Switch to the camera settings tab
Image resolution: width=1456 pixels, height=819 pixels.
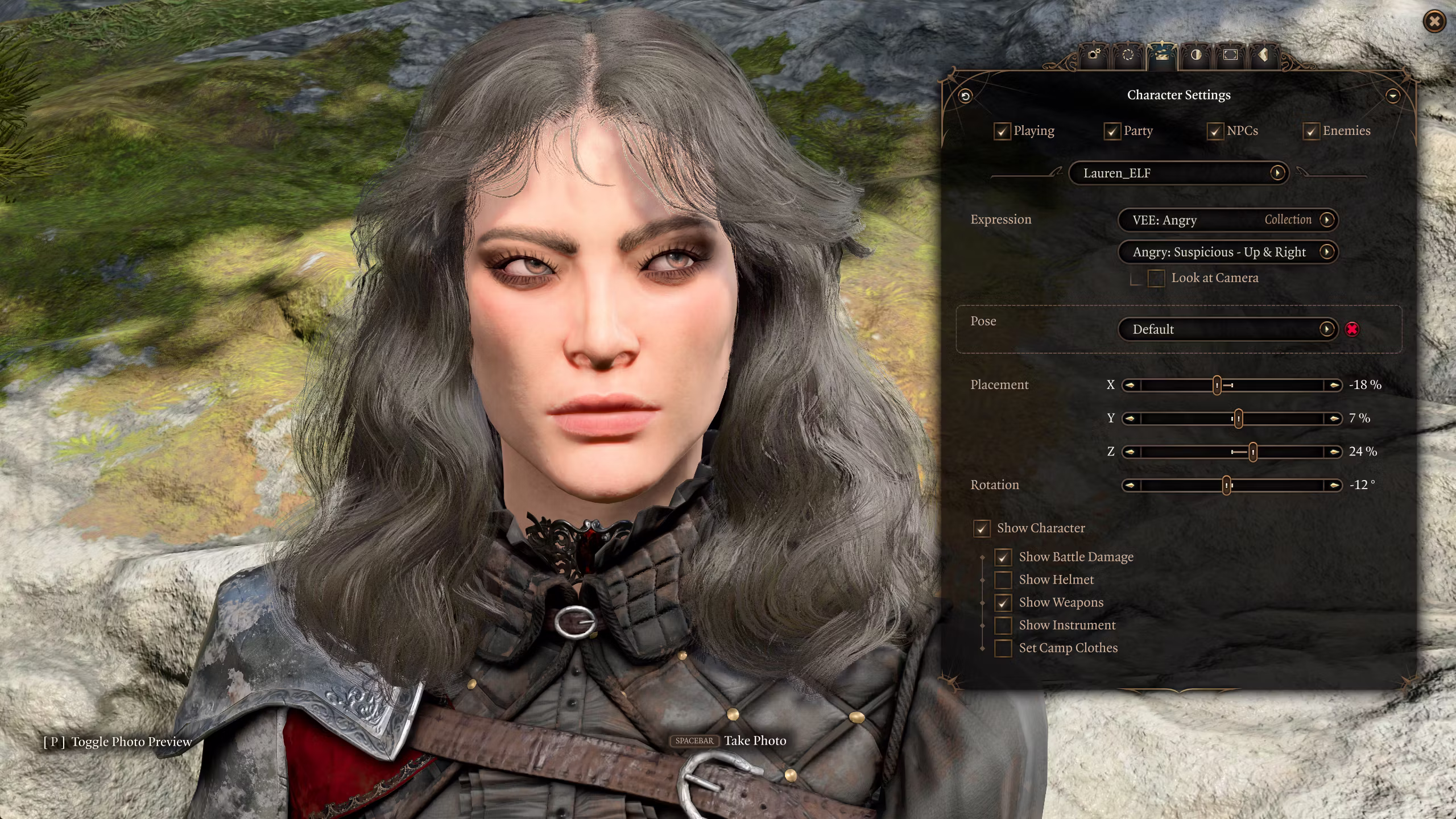pyautogui.click(x=1094, y=55)
